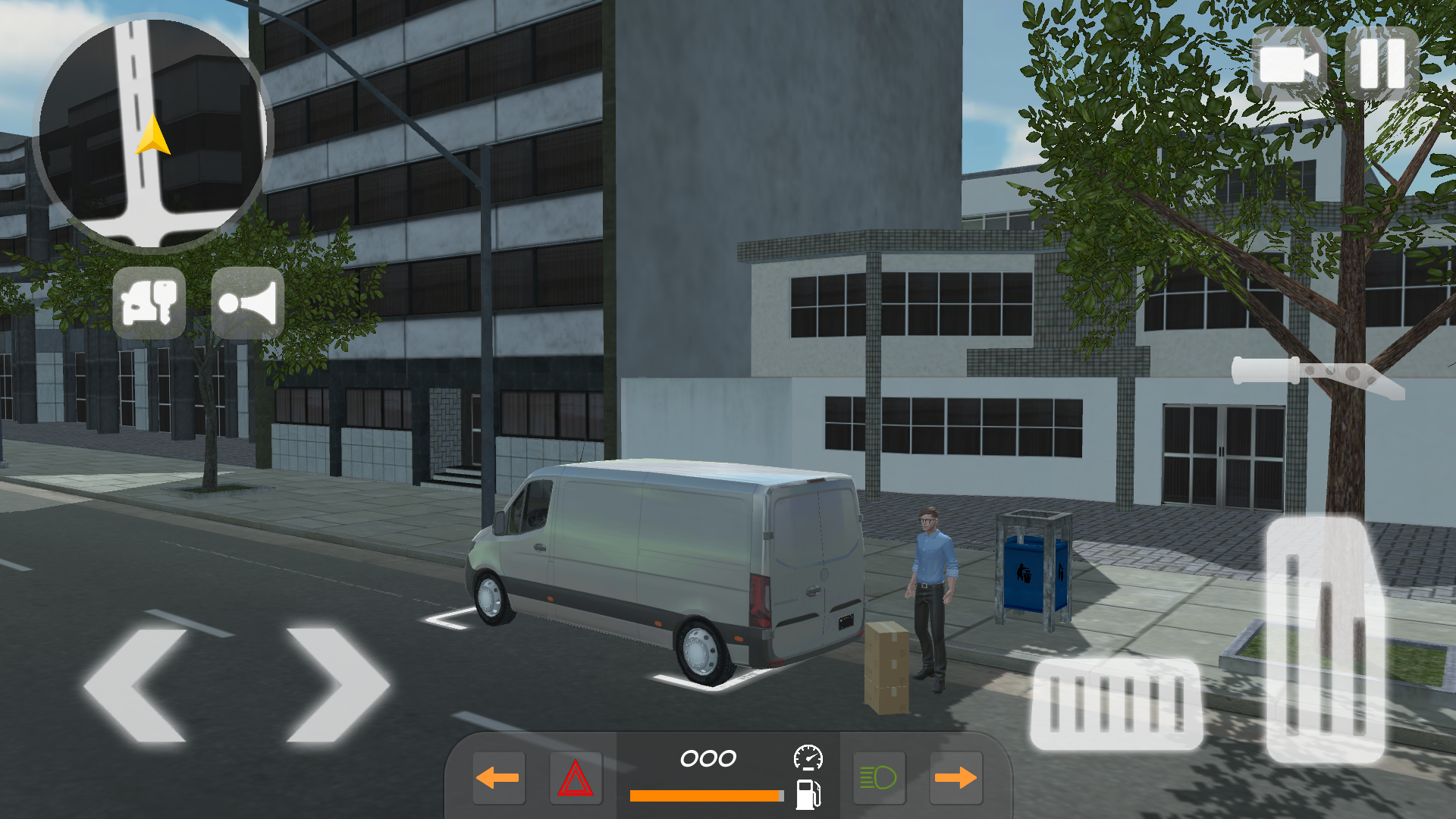Screen dimensions: 1456x819
Task: Tap the fuel pump icon
Action: coord(808,795)
